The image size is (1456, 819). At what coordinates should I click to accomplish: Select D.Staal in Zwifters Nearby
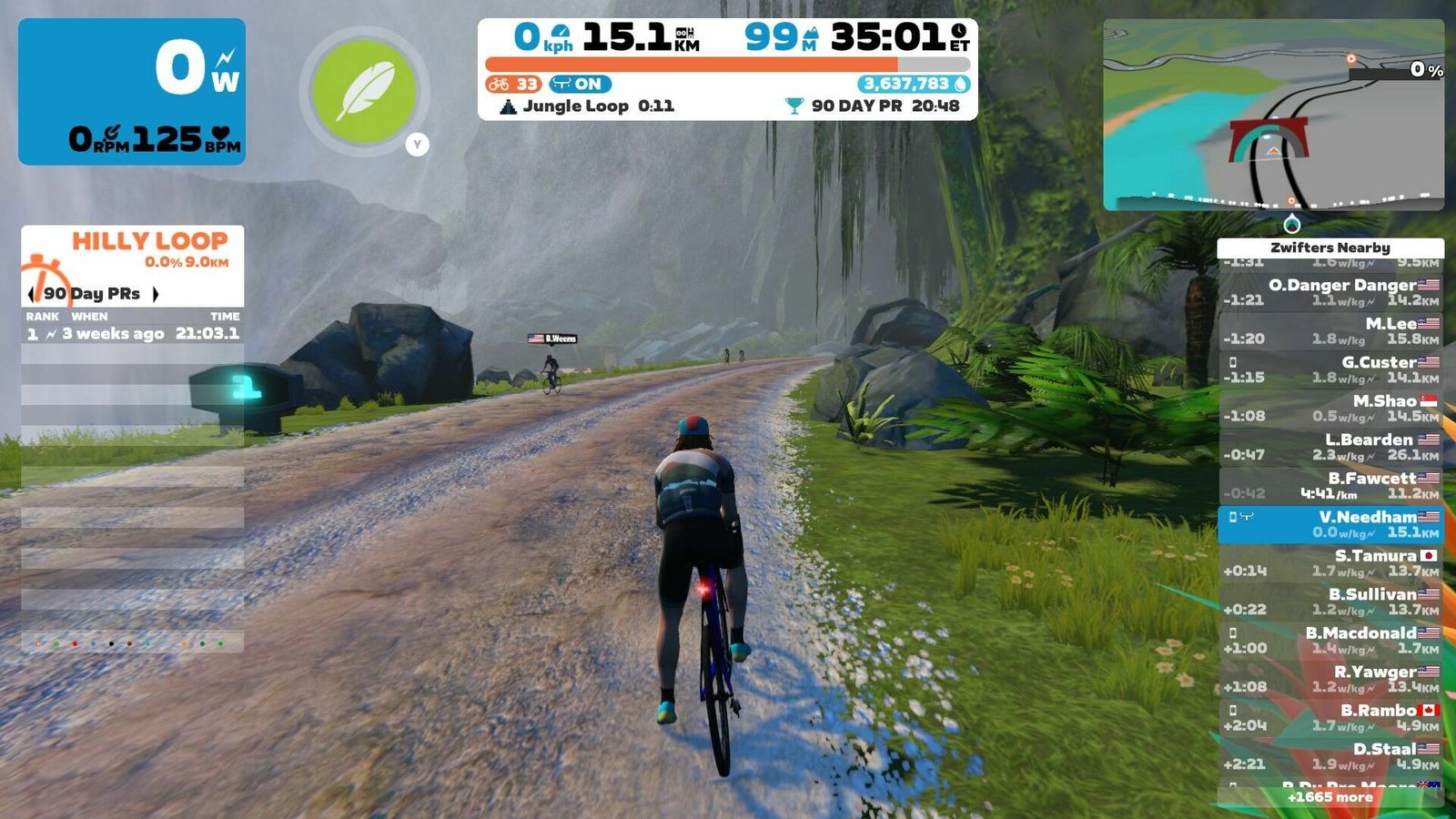coord(1330,756)
